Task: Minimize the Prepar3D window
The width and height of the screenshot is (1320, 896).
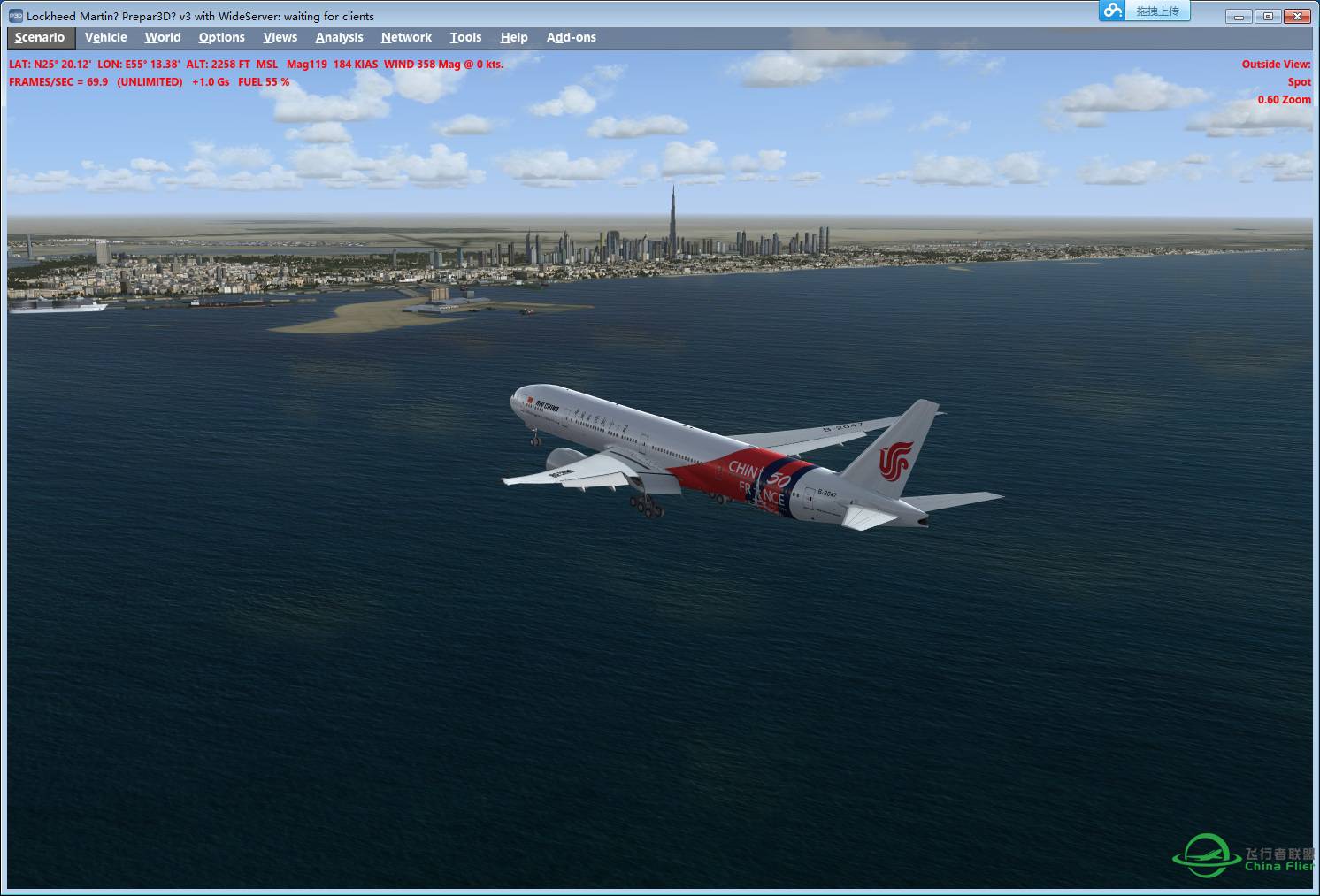Action: (1239, 16)
